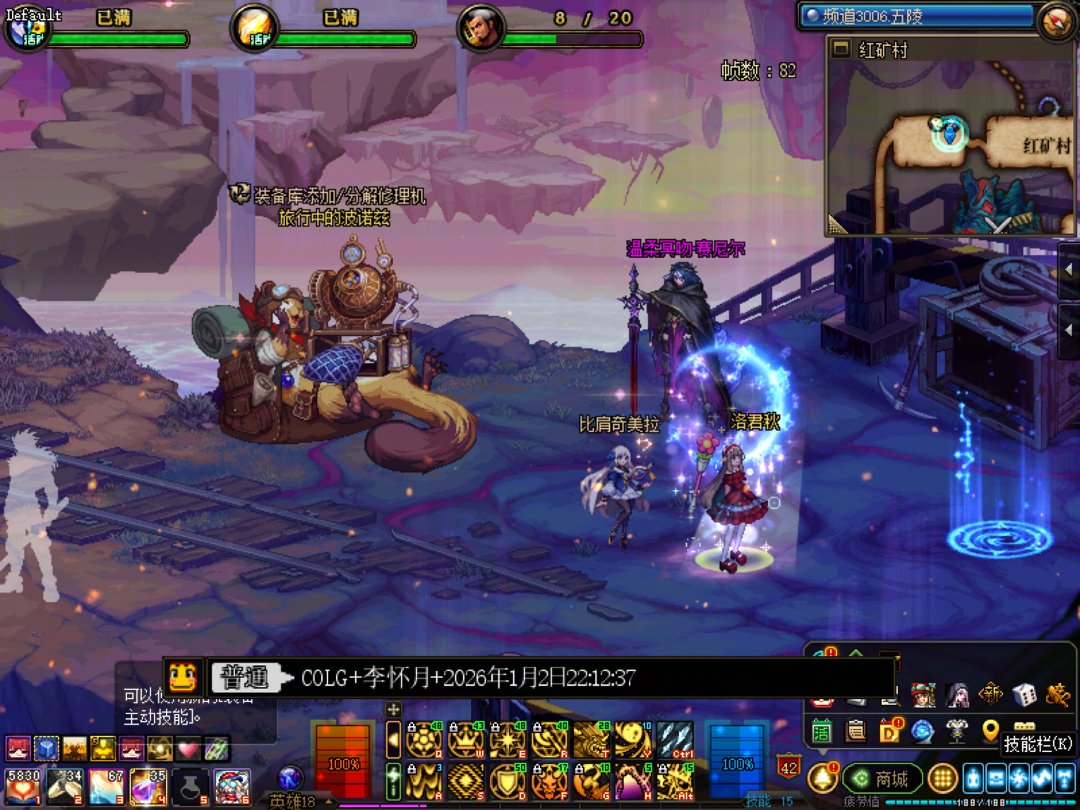The image size is (1080, 810).
Task: Click the red level 42 badge
Action: 788,768
